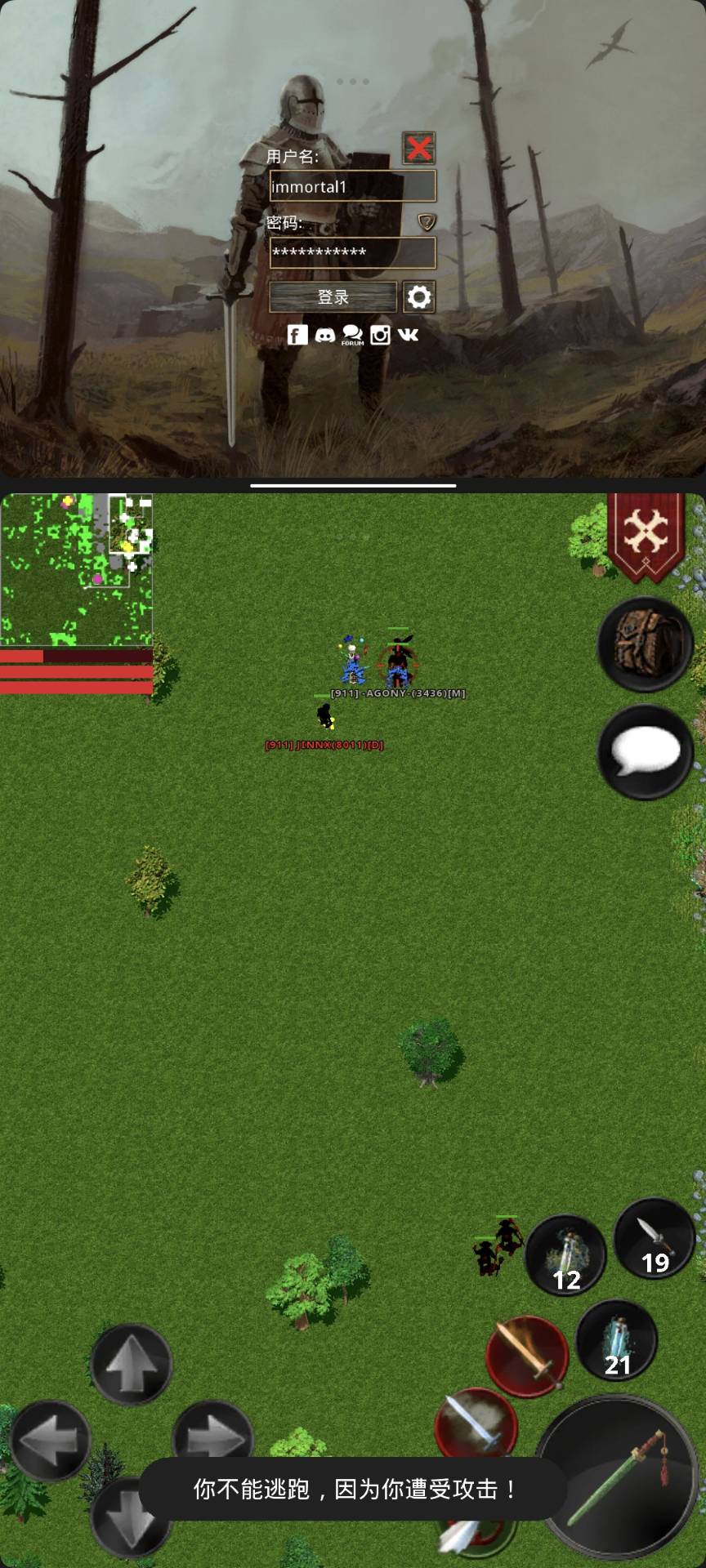Activate the flaming sword skill
Image resolution: width=706 pixels, height=1568 pixels.
tap(527, 1356)
